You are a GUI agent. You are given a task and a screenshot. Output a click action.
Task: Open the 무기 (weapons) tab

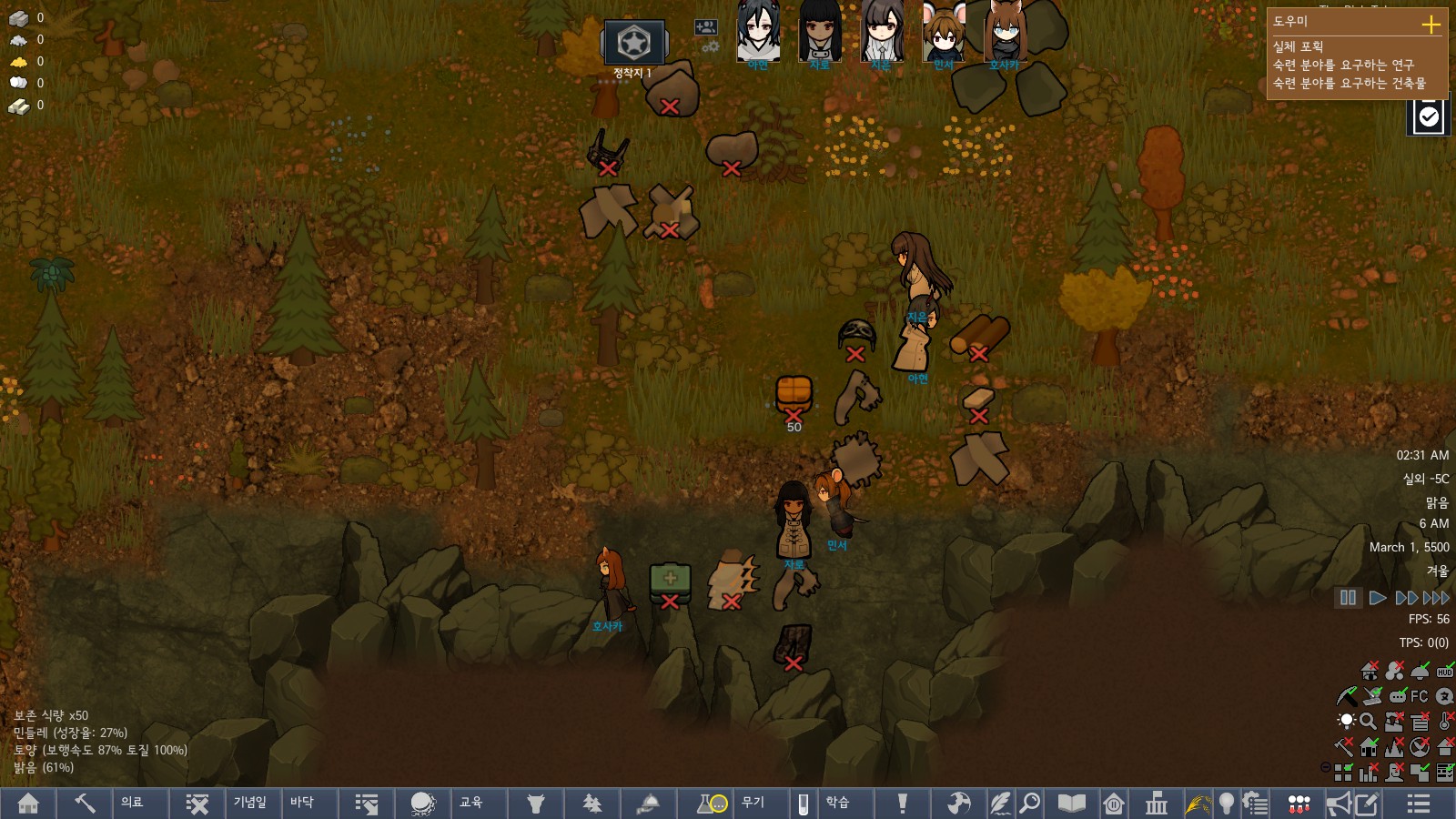point(753,803)
